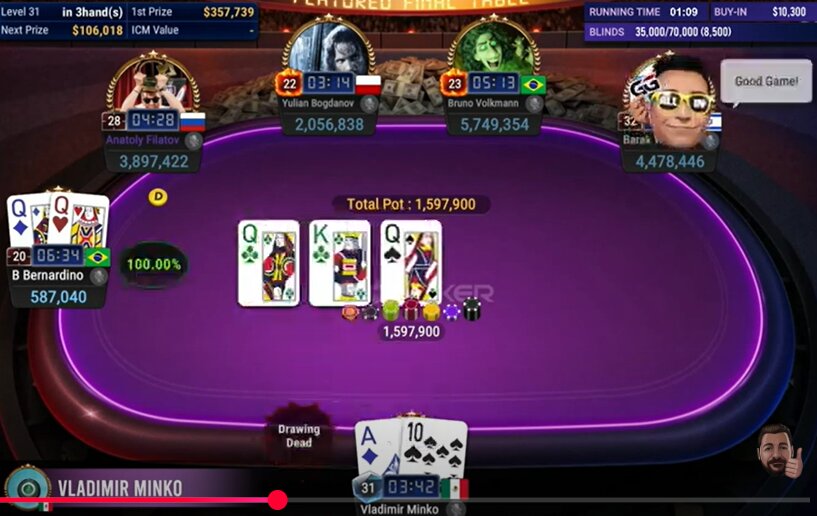Select the Vladimir Minko player name plate
This screenshot has width=817, height=516.
pyautogui.click(x=399, y=508)
